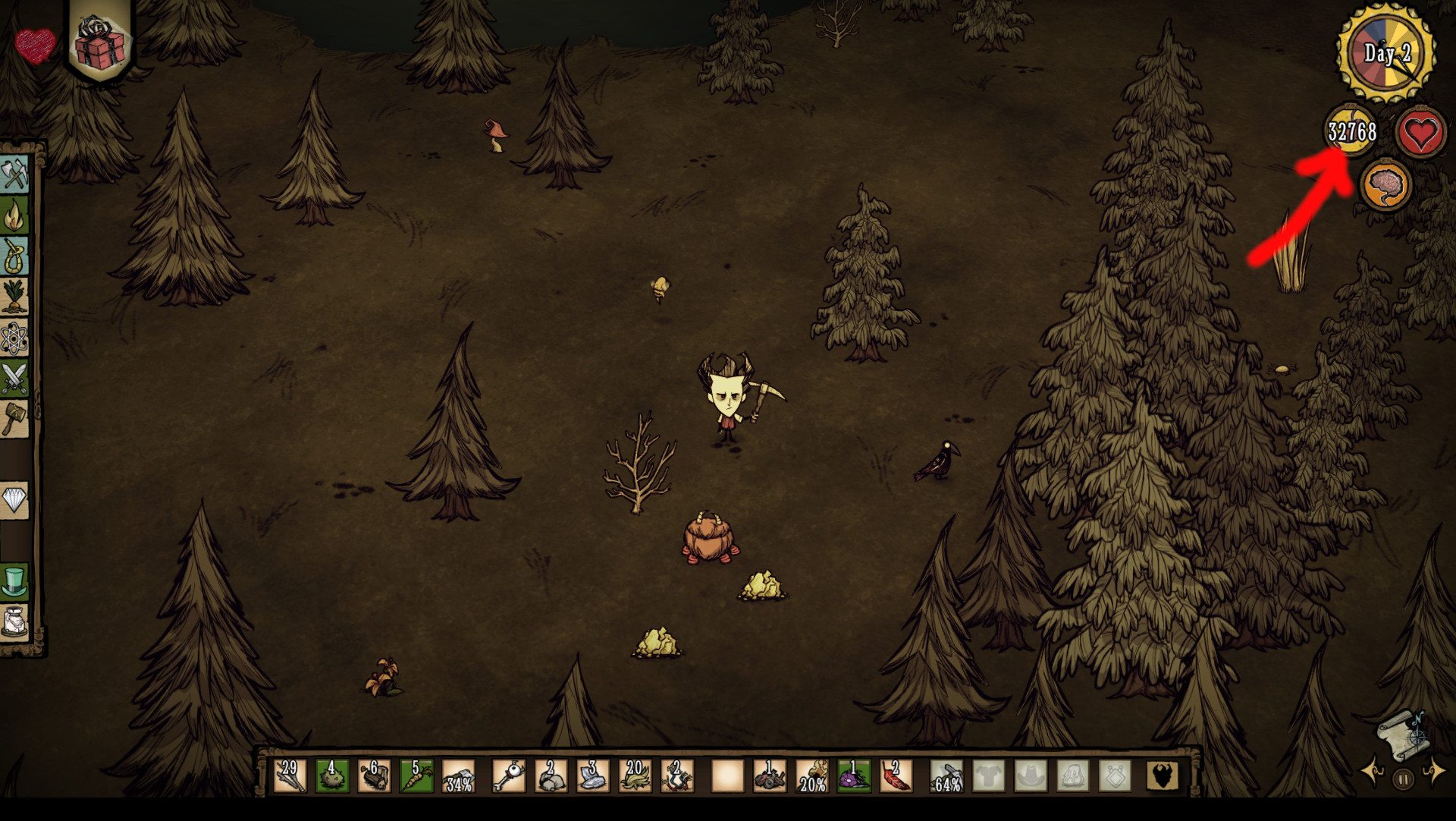Viewport: 1456px width, 821px height.
Task: Open the rope Survival crafting tab
Action: click(14, 256)
